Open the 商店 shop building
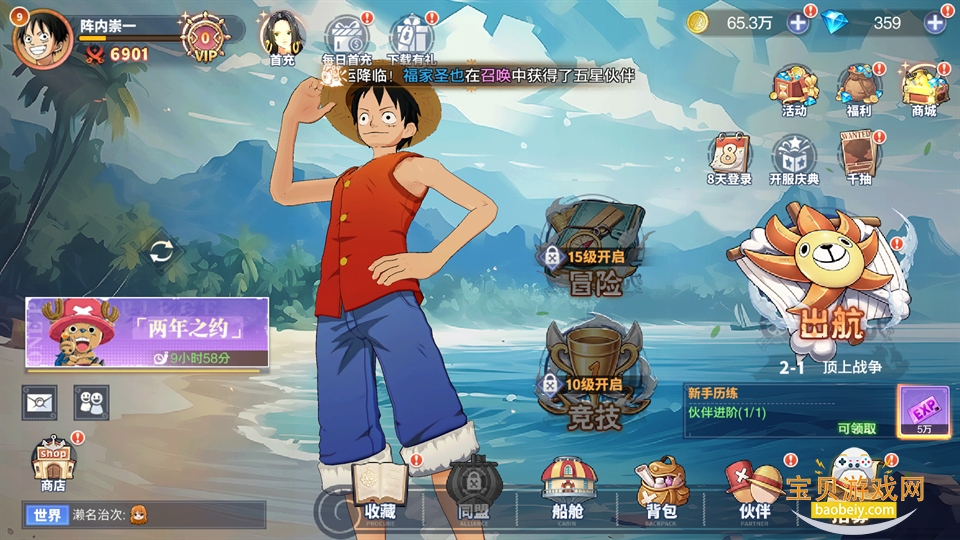 pyautogui.click(x=53, y=464)
